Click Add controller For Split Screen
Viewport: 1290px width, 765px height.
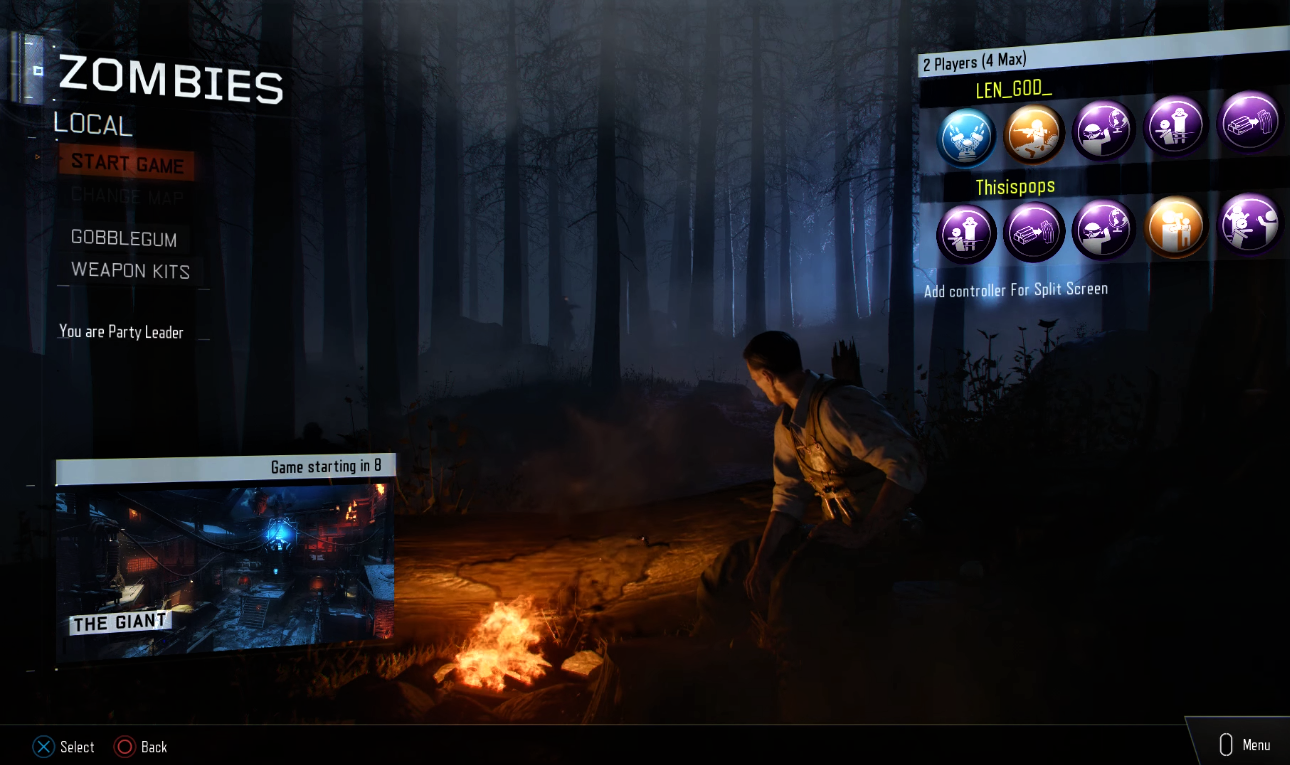[x=1018, y=288]
